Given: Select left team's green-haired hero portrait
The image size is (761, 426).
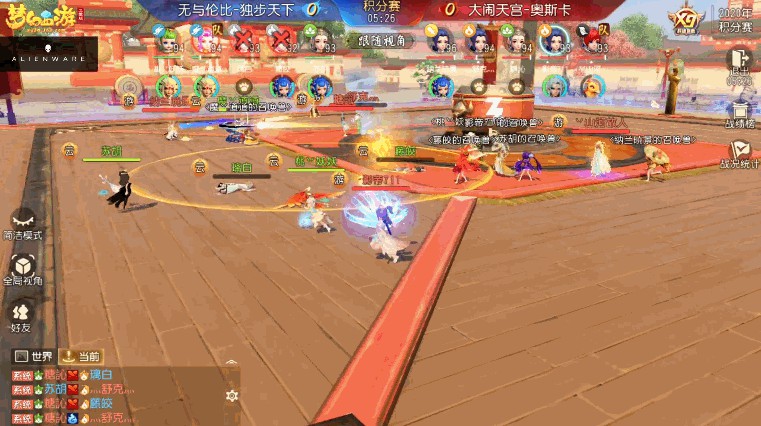Looking at the screenshot, I should pyautogui.click(x=167, y=38).
